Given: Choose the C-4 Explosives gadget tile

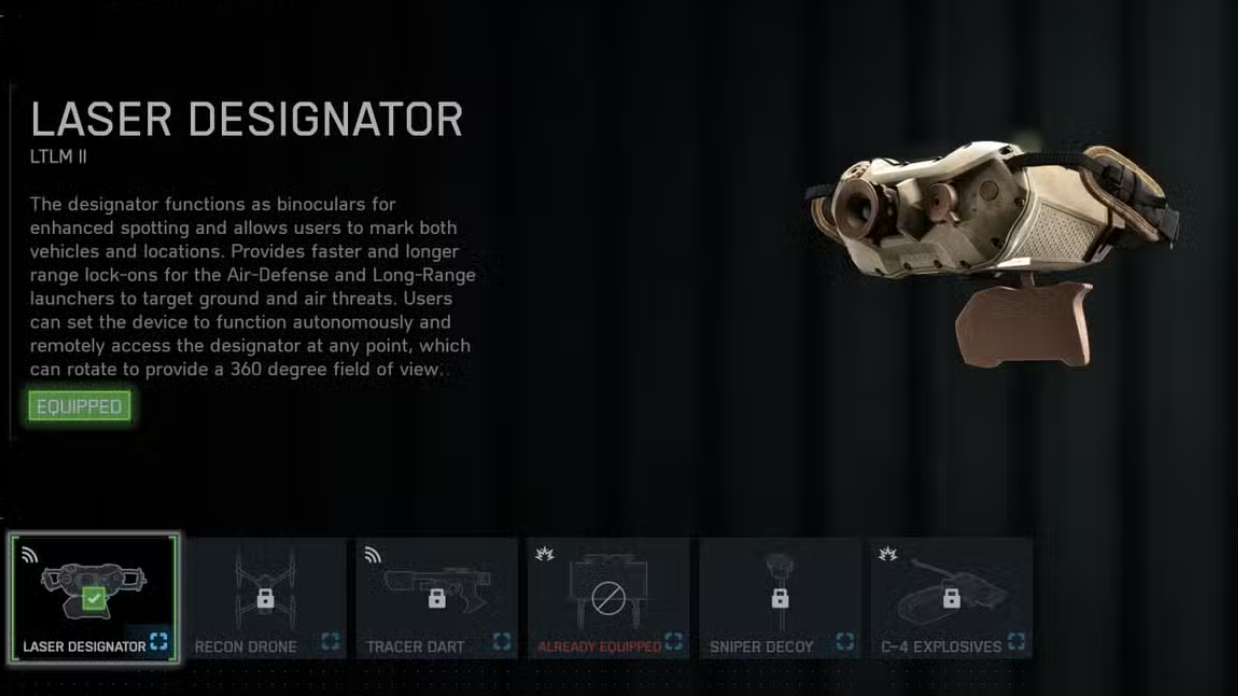Looking at the screenshot, I should [951, 598].
